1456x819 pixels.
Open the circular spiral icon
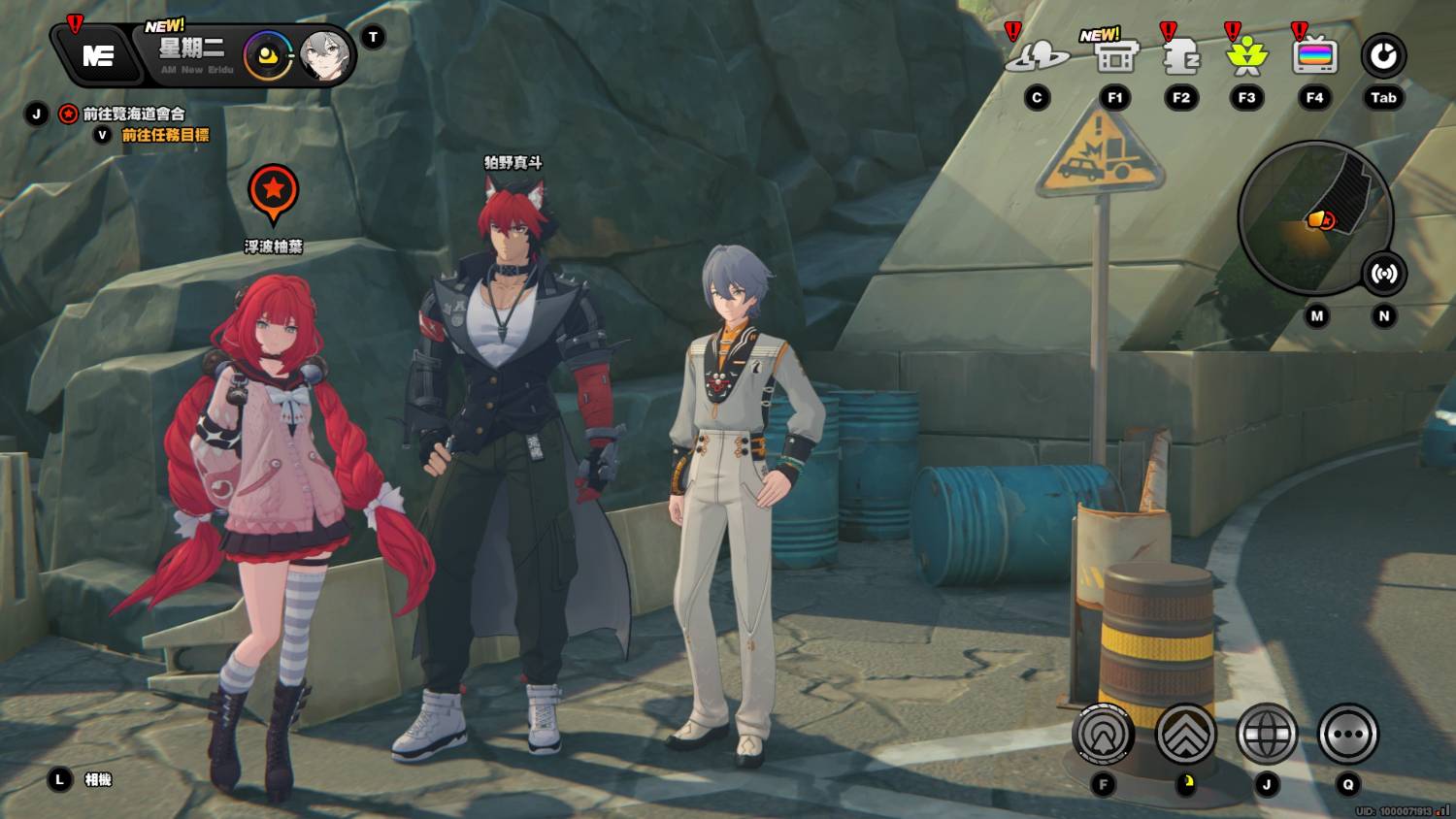pyautogui.click(x=1383, y=56)
